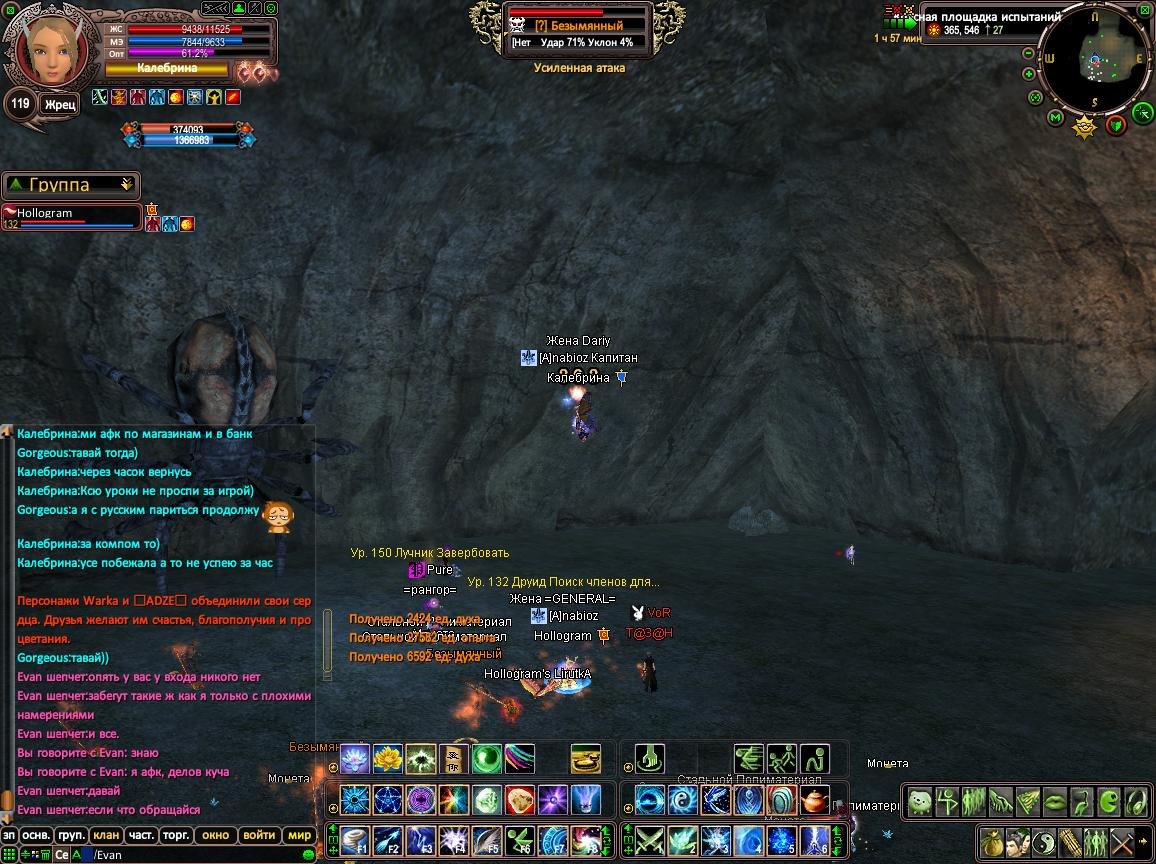Image resolution: width=1156 pixels, height=864 pixels.
Task: Activate the yin-yang swirl skill
Action: click(681, 800)
